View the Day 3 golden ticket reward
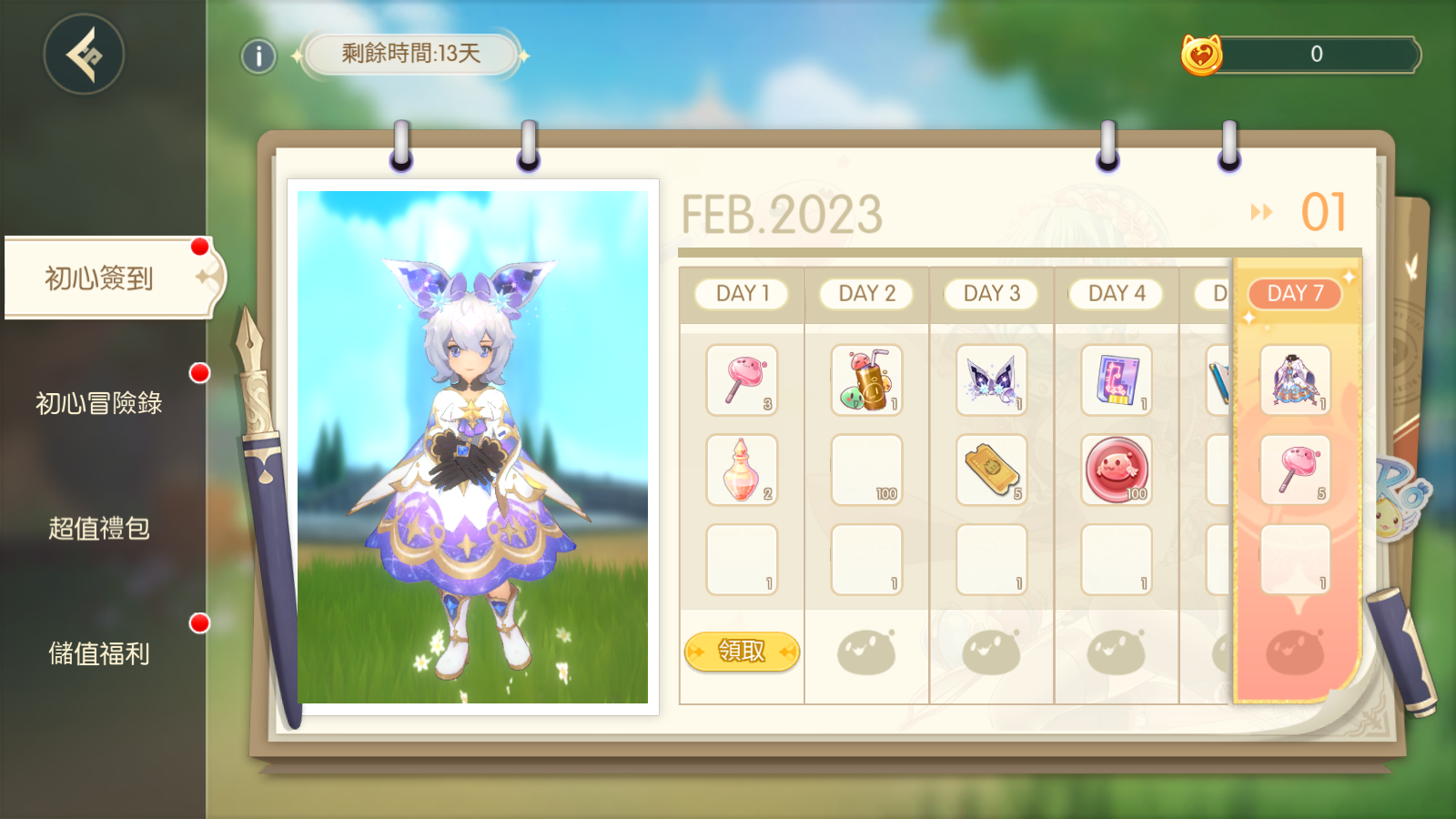 pyautogui.click(x=991, y=470)
